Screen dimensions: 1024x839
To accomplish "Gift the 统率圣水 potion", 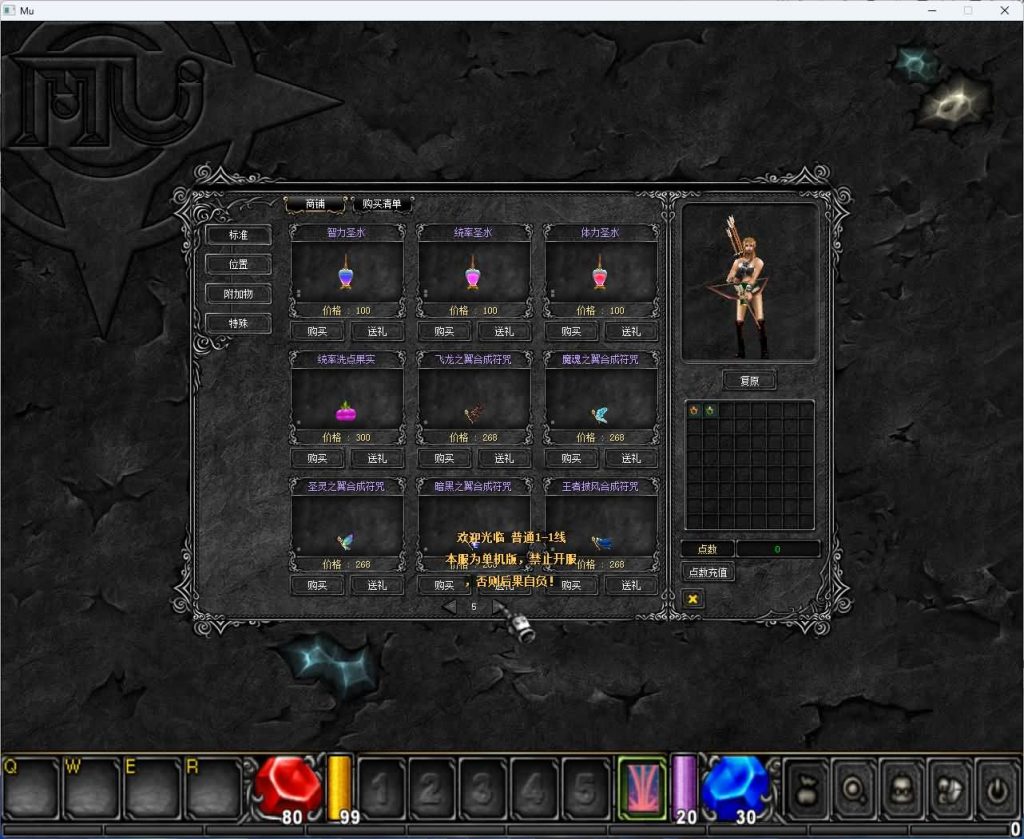I will [x=504, y=332].
